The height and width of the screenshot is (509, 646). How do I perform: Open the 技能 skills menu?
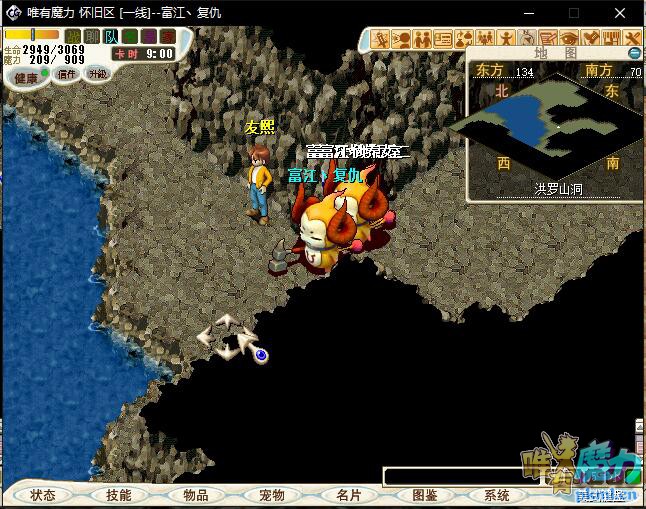click(119, 495)
